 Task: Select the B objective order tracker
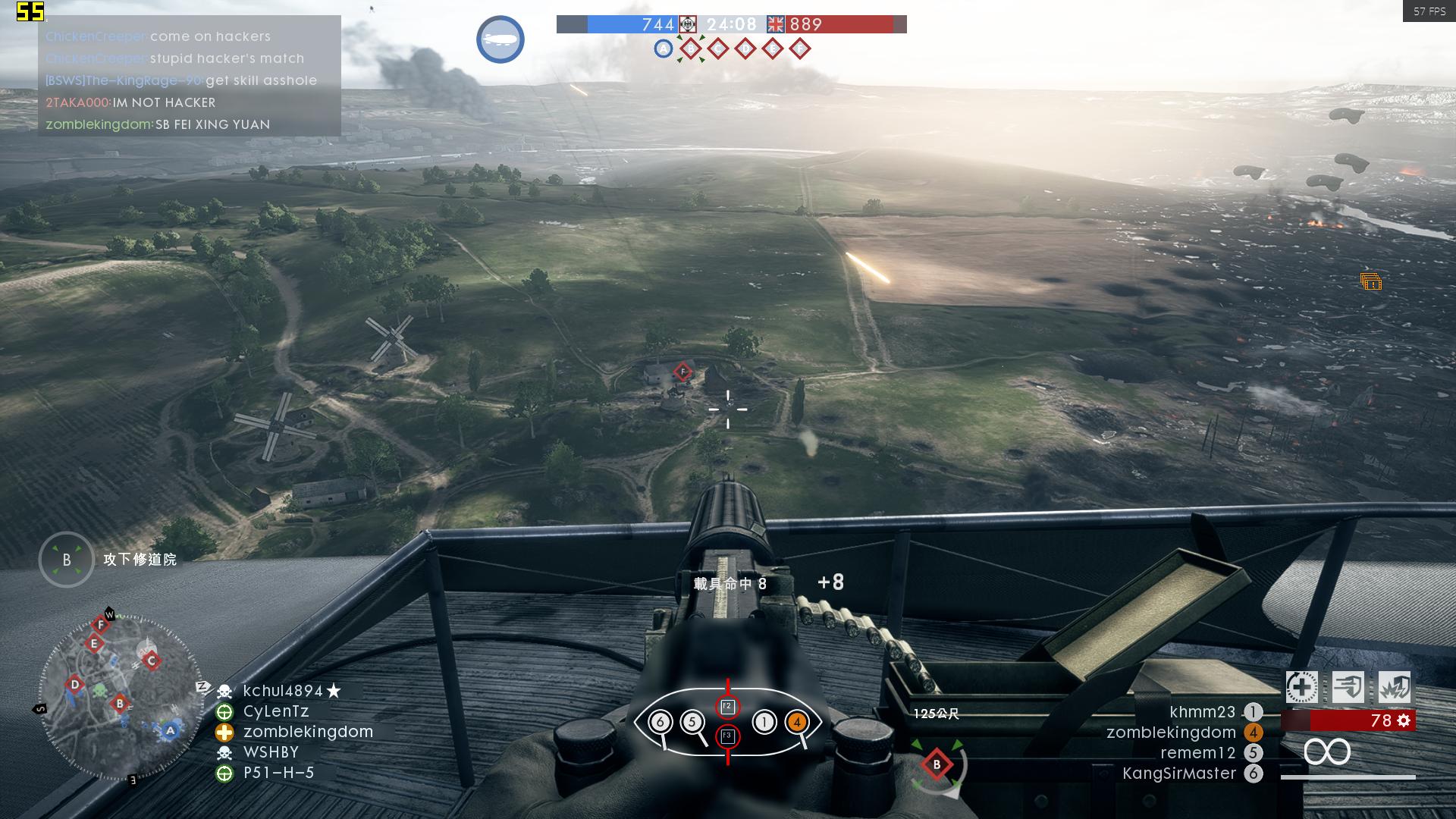click(x=67, y=560)
